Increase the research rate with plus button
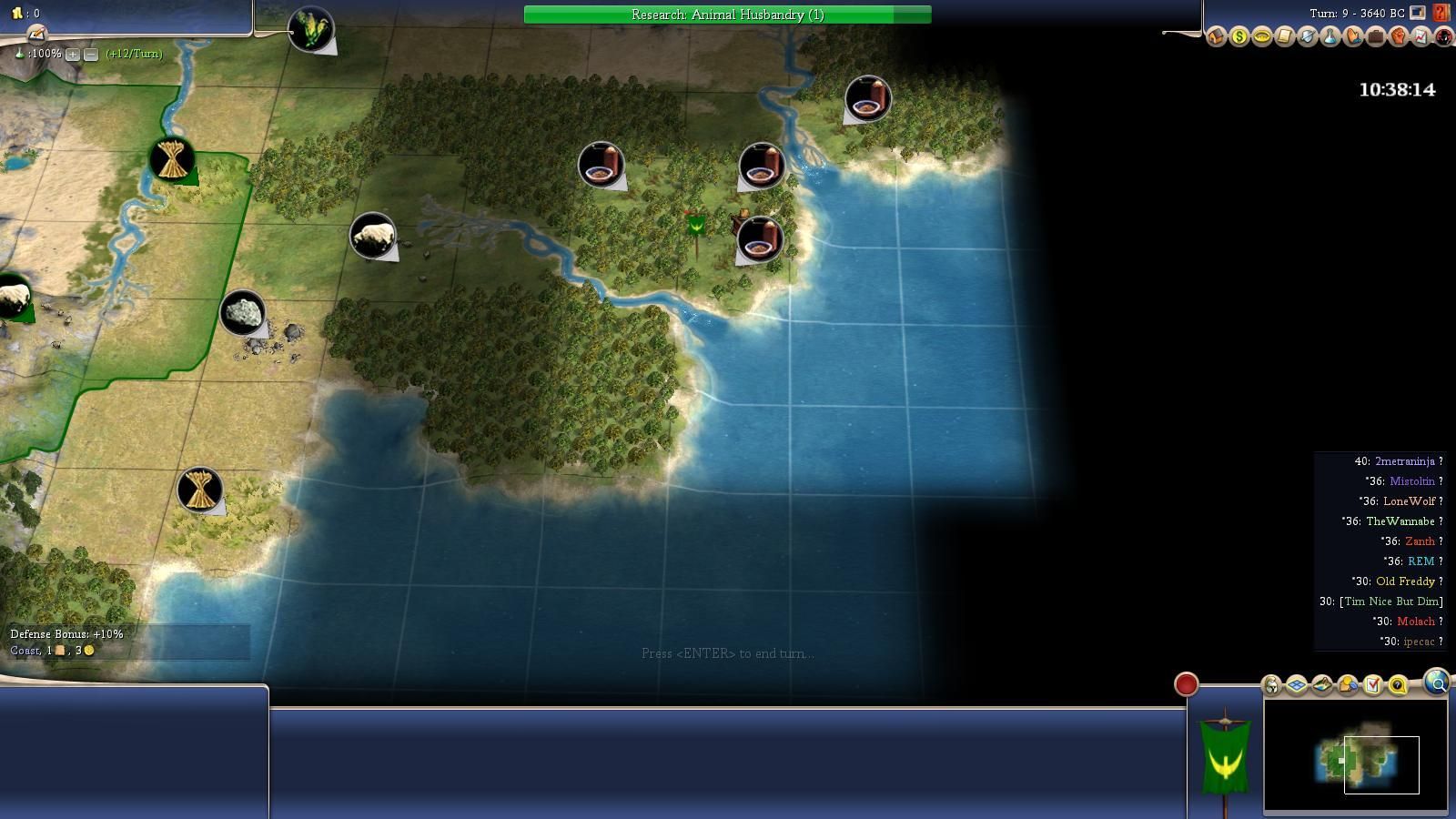This screenshot has height=819, width=1456. pos(73,55)
